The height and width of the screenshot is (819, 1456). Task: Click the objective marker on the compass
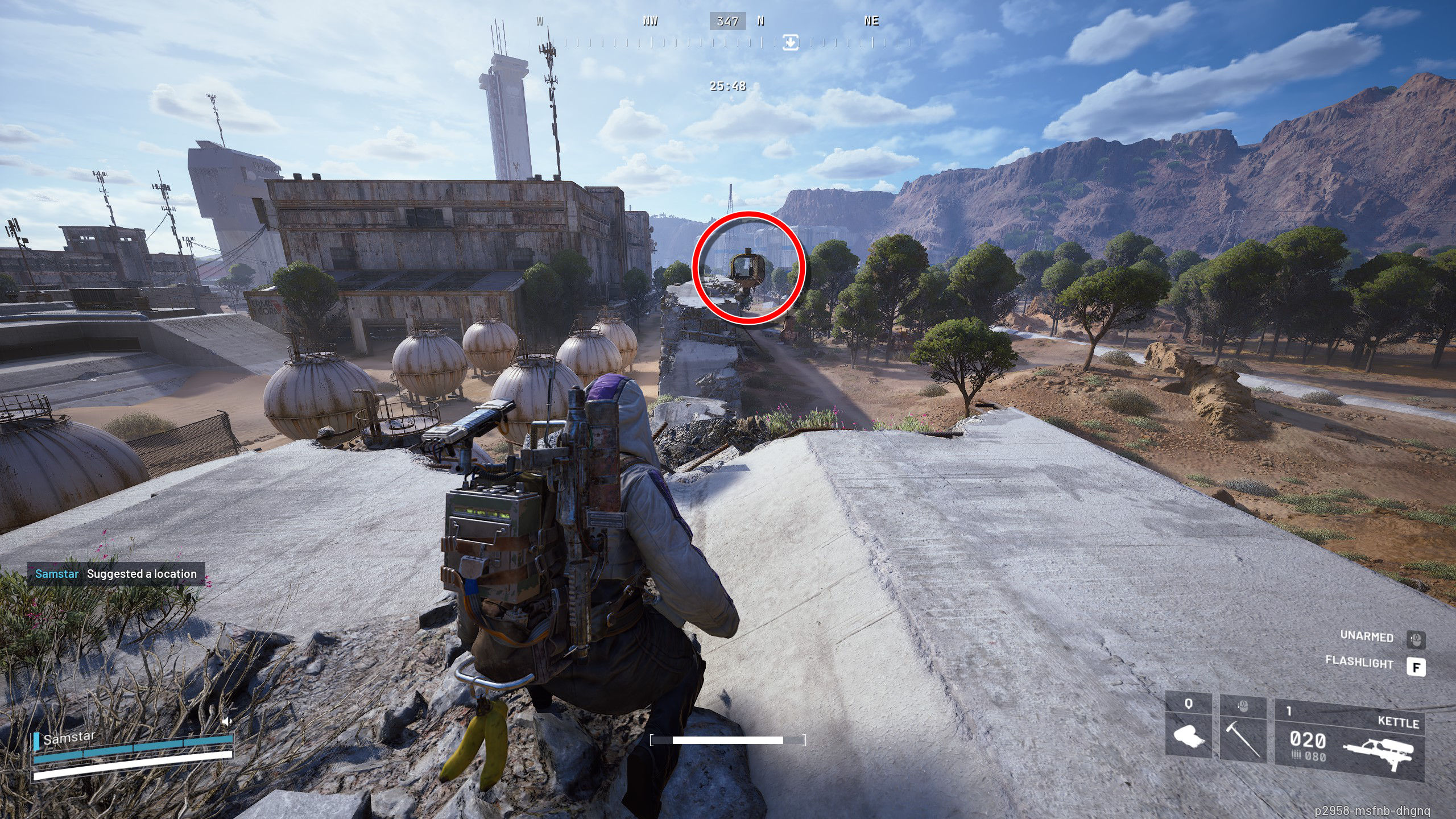pos(790,42)
